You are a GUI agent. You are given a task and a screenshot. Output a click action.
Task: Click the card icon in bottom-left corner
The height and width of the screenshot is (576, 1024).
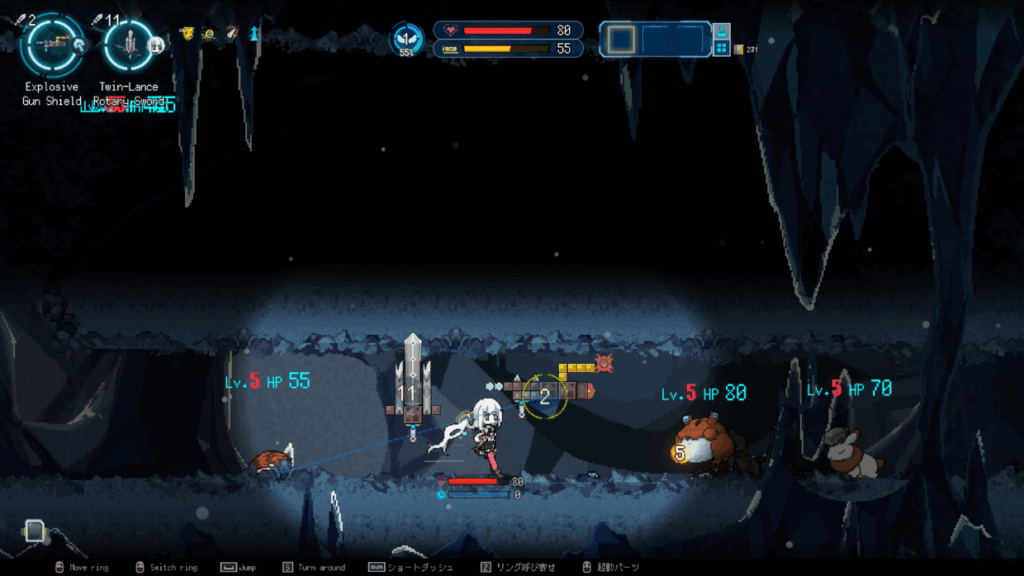(x=35, y=531)
